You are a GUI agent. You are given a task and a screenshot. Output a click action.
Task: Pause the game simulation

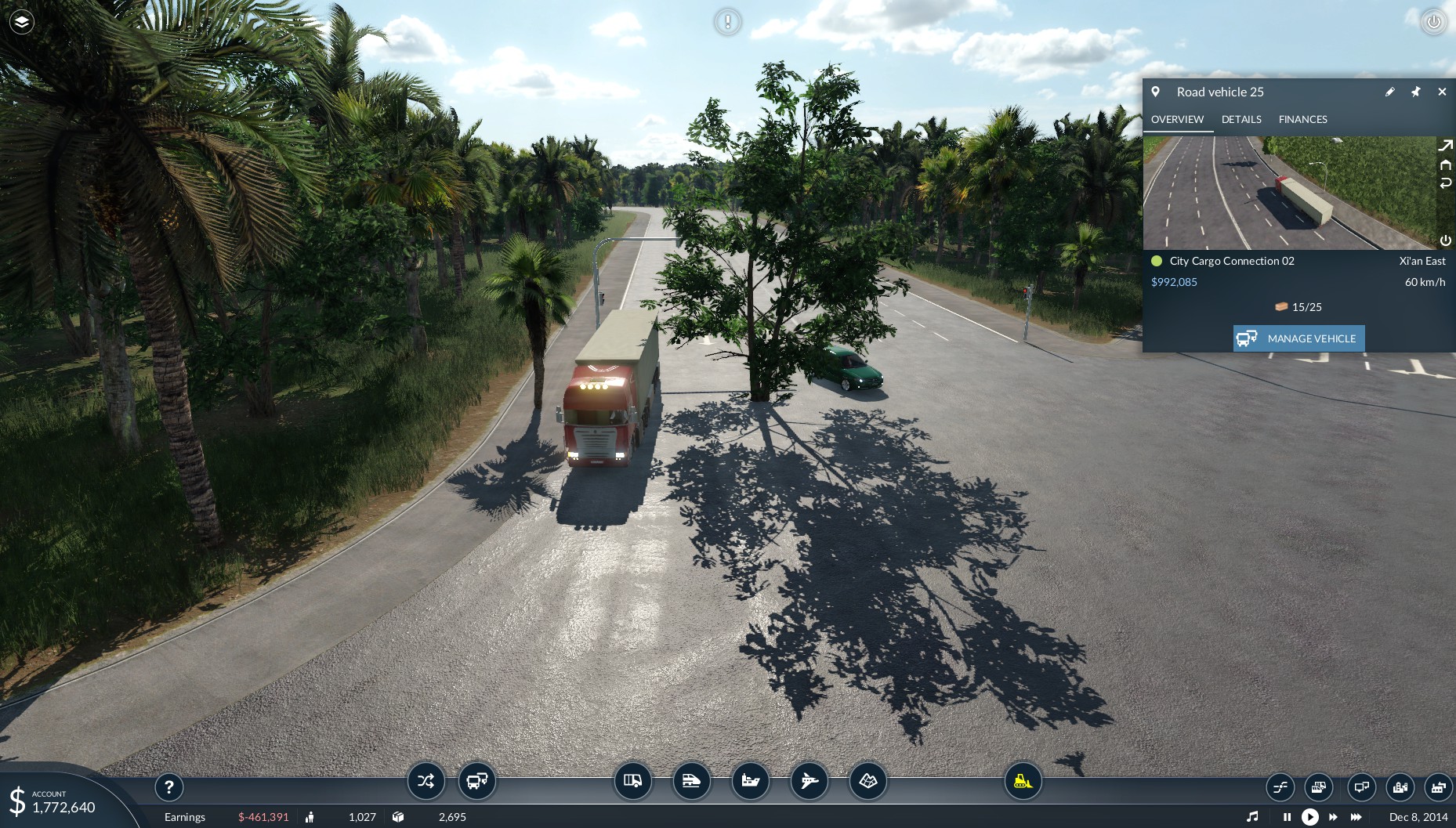1287,817
